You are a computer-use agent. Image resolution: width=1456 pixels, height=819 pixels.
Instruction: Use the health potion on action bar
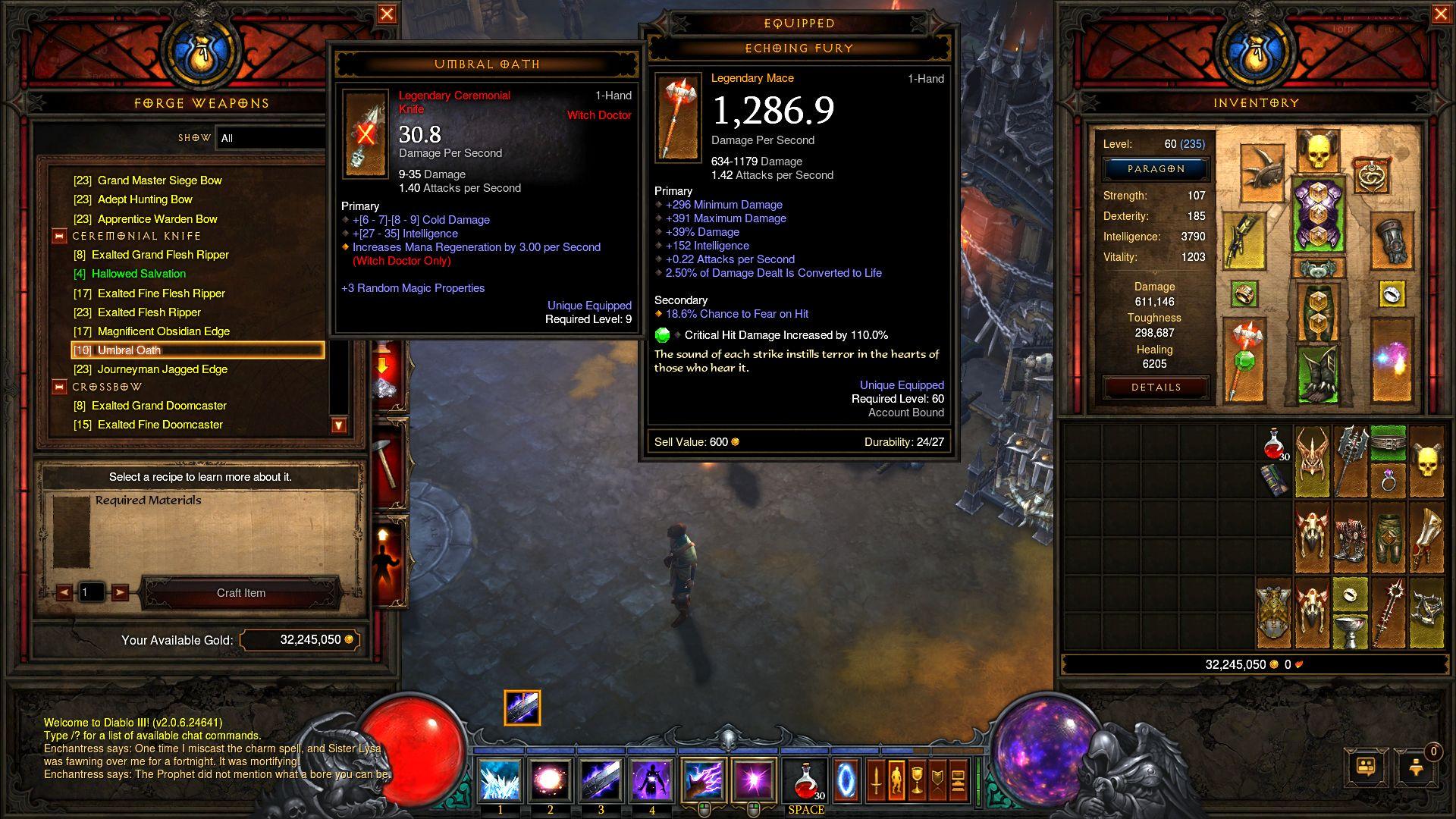click(x=806, y=780)
